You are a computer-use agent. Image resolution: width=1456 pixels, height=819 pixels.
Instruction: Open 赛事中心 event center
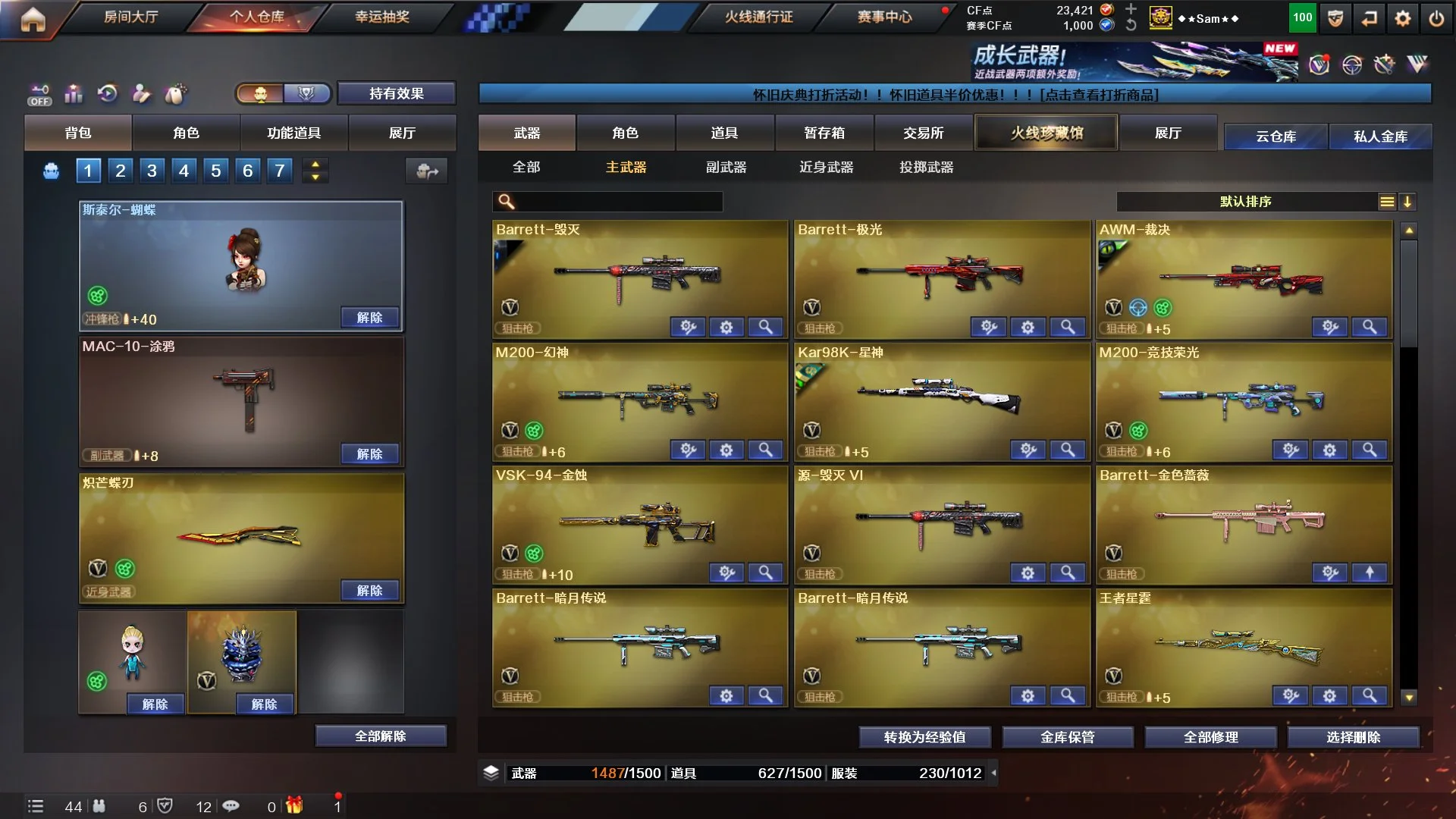point(884,17)
